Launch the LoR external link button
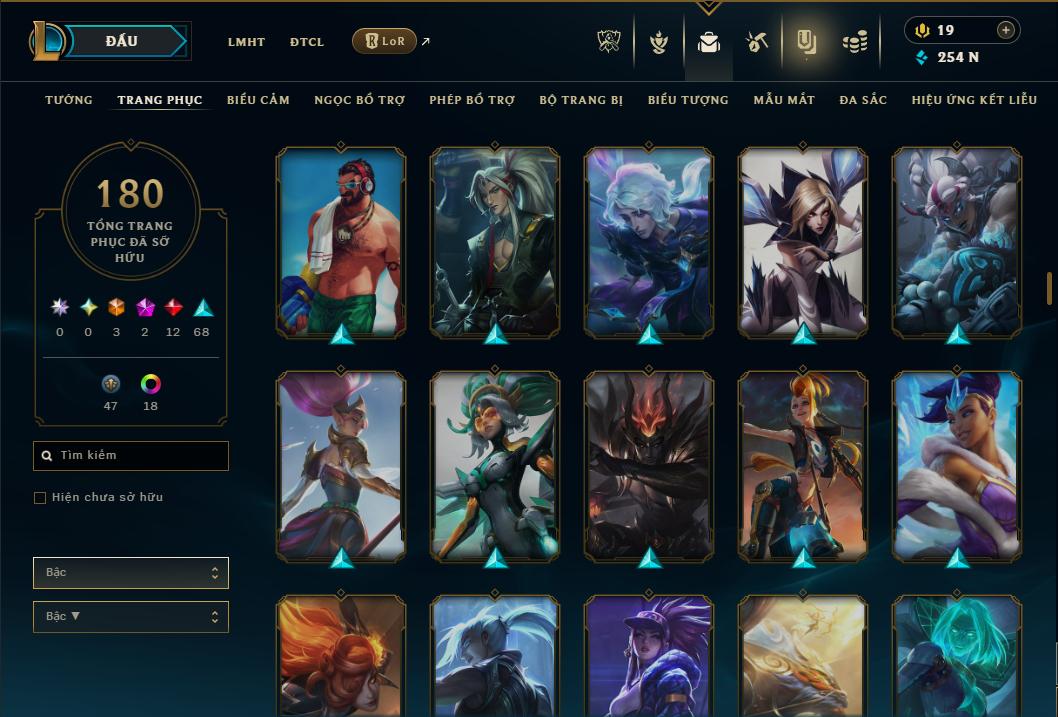The width and height of the screenshot is (1058, 717). coord(385,41)
